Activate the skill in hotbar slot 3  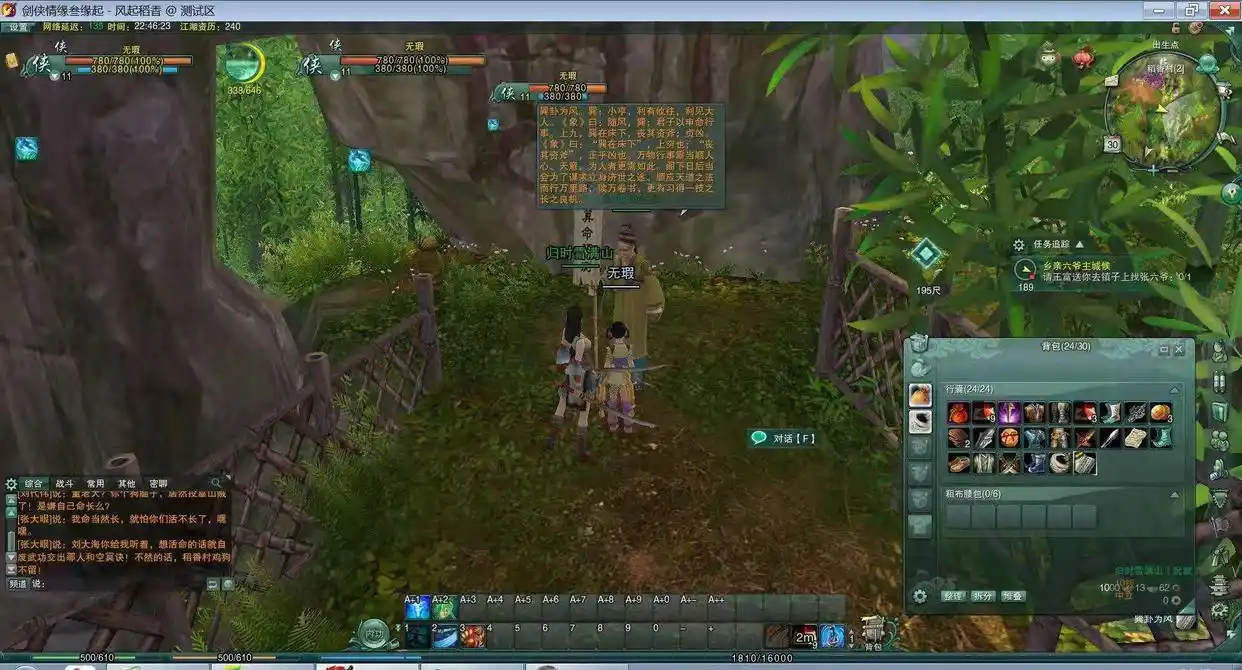pyautogui.click(x=472, y=635)
